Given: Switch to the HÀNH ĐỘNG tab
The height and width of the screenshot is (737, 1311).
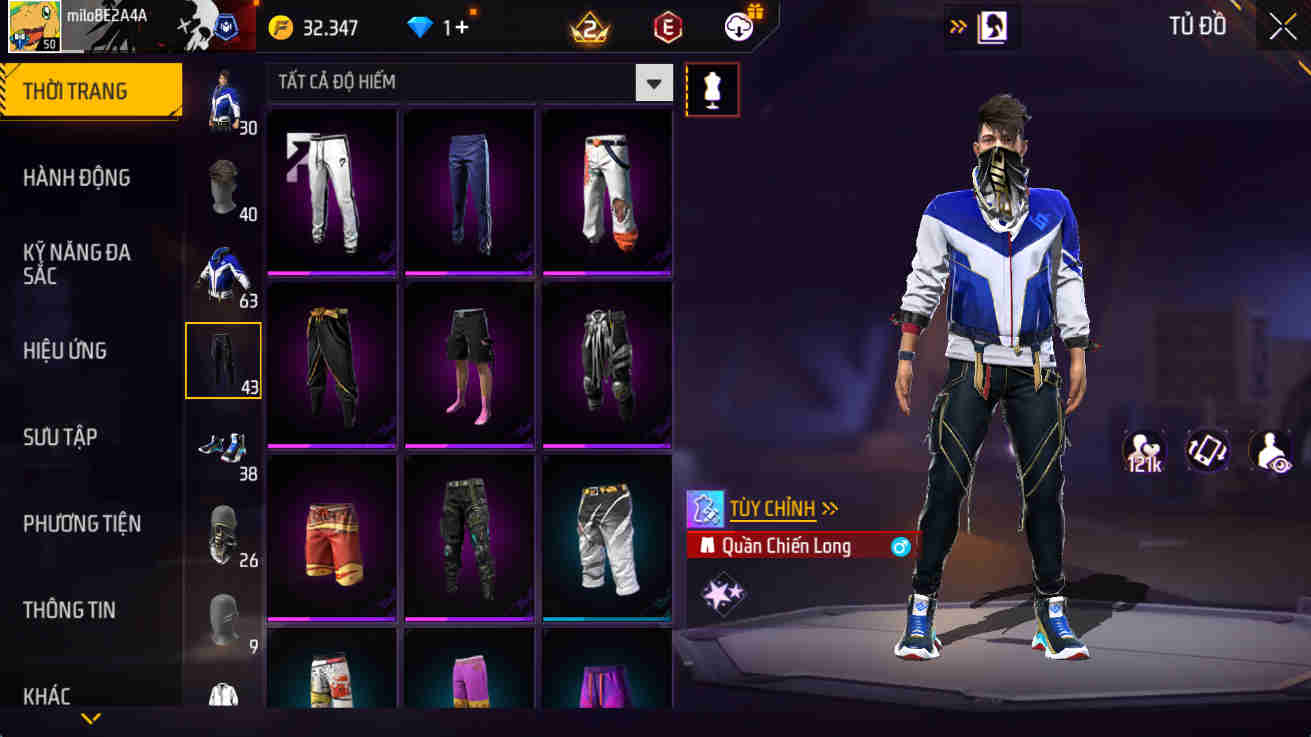Looking at the screenshot, I should click(74, 177).
